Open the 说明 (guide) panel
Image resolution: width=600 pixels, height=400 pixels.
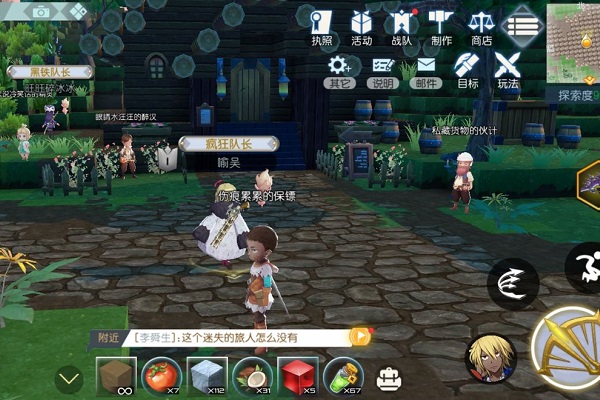tap(382, 71)
